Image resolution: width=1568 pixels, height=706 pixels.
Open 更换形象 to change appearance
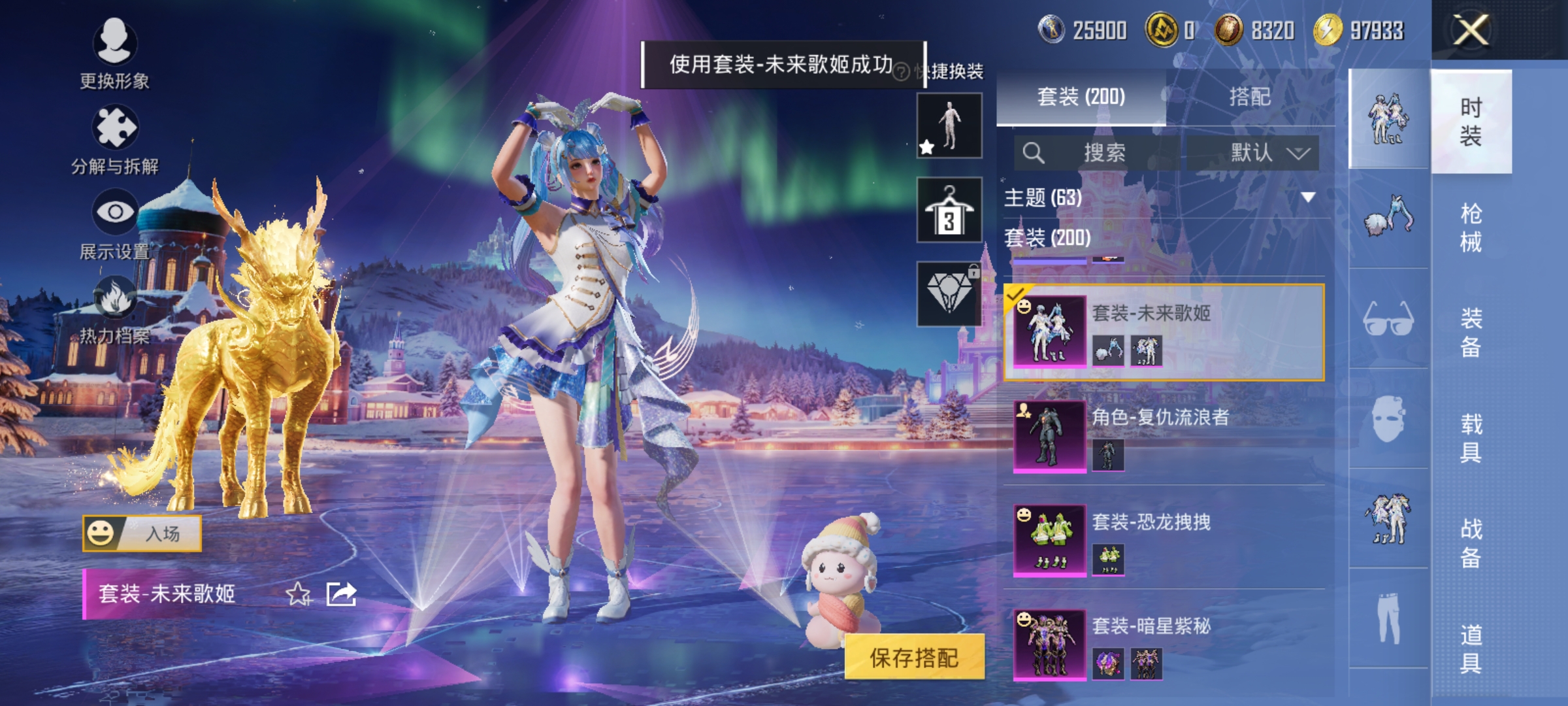(x=116, y=49)
